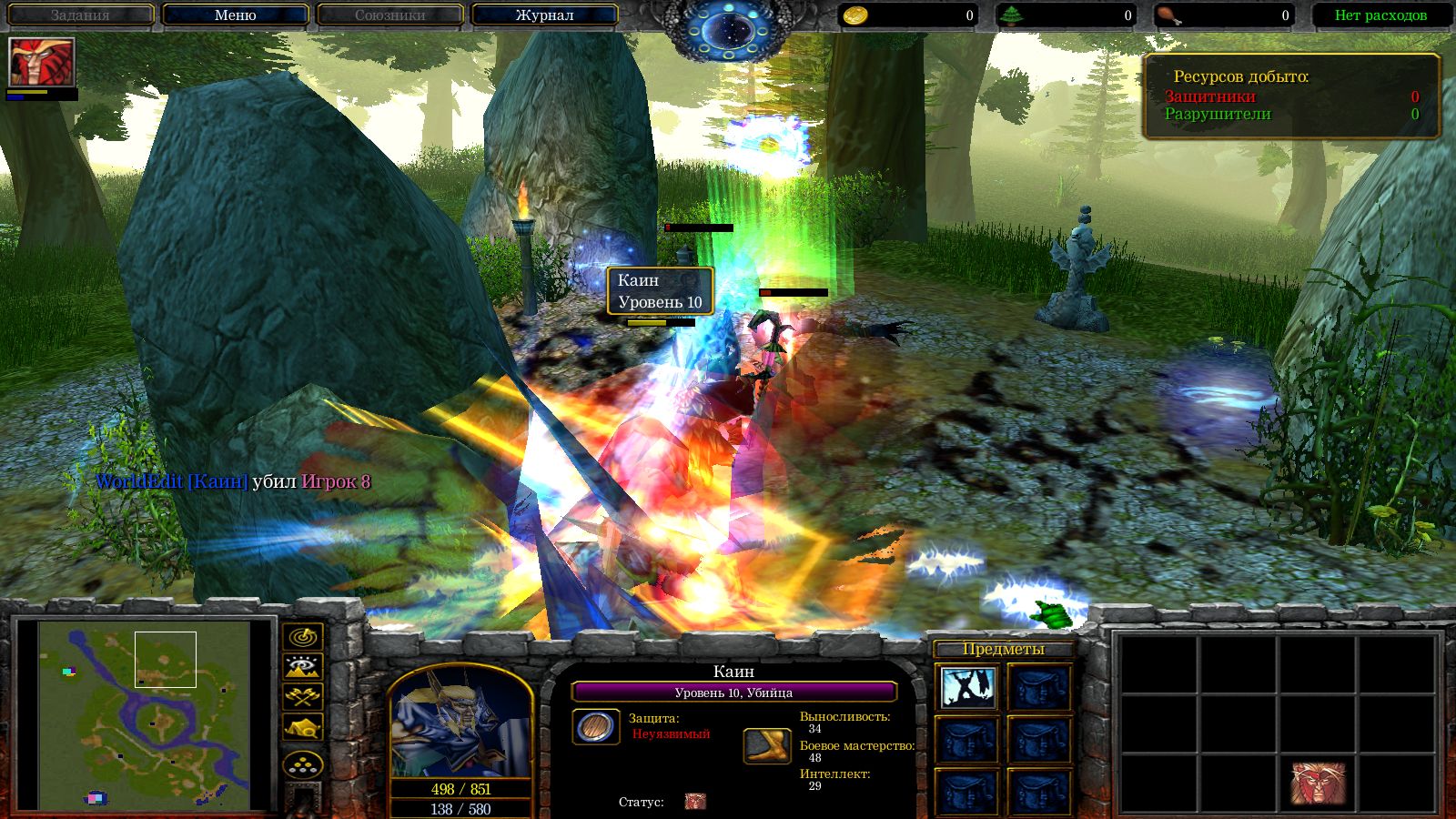Click the day-night clock at top

[x=728, y=29]
